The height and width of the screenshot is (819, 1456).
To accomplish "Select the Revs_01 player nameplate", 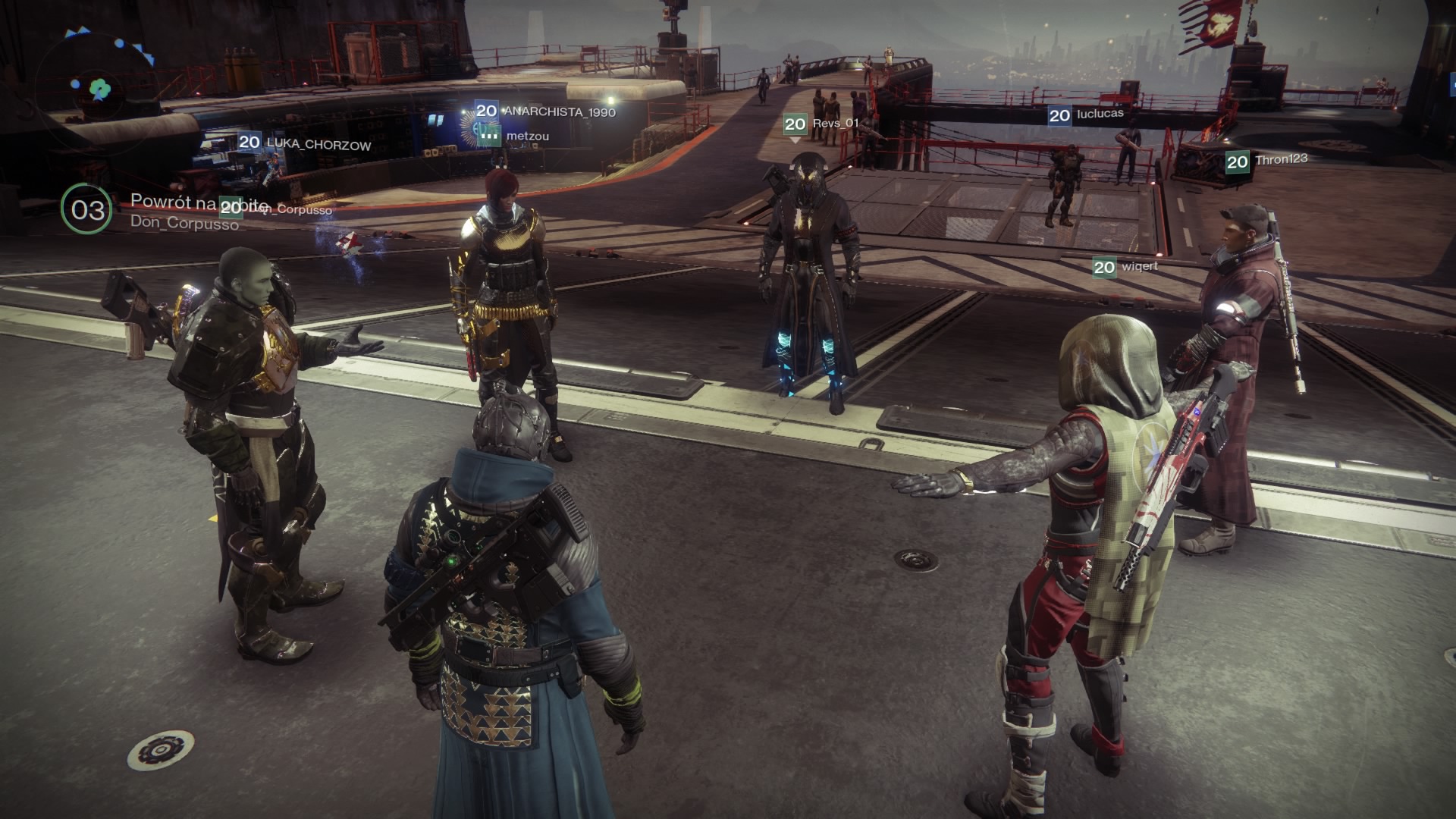I will [822, 124].
